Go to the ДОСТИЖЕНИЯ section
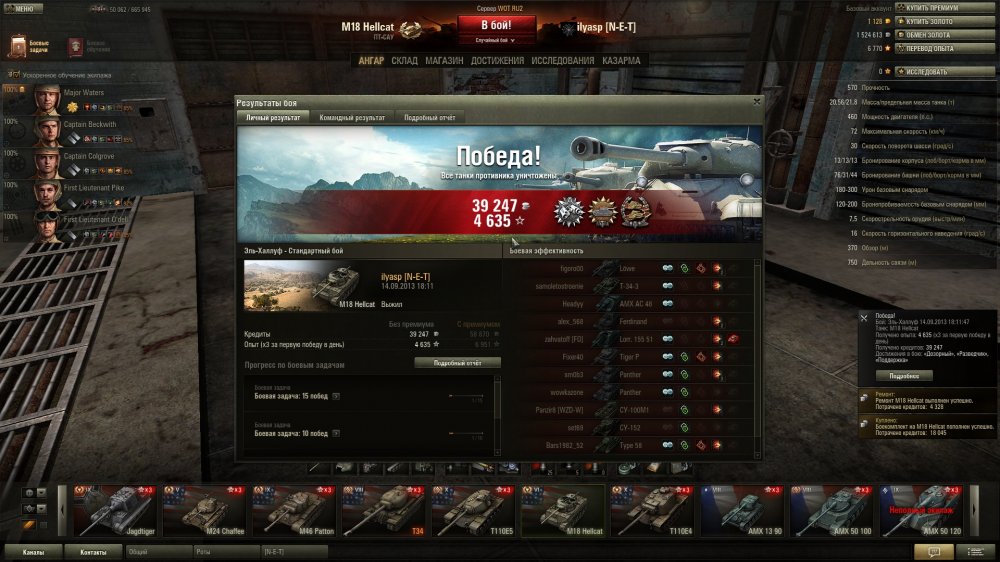The image size is (1000, 562). click(497, 61)
